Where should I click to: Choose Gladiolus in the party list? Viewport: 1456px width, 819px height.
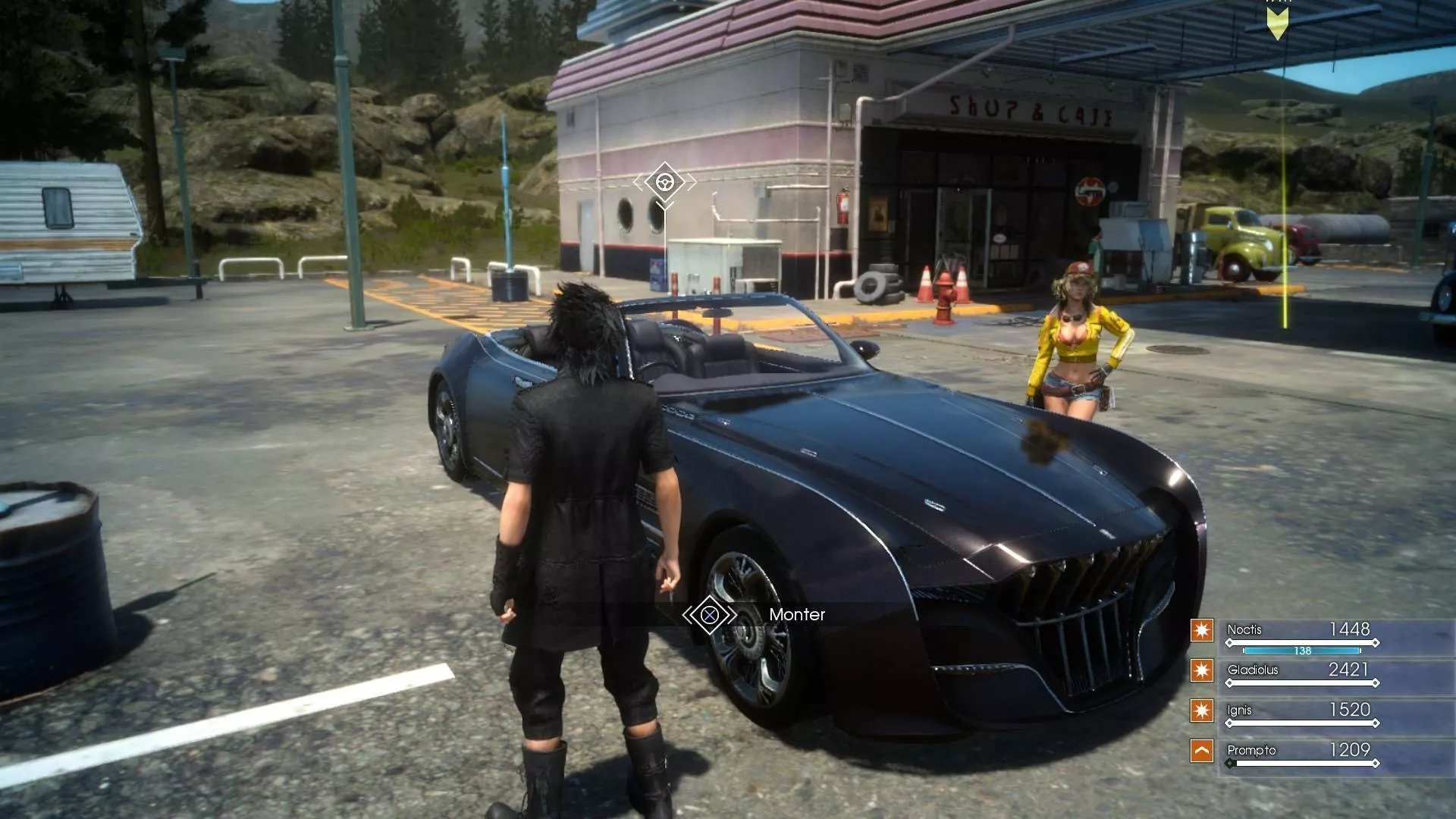point(1253,670)
